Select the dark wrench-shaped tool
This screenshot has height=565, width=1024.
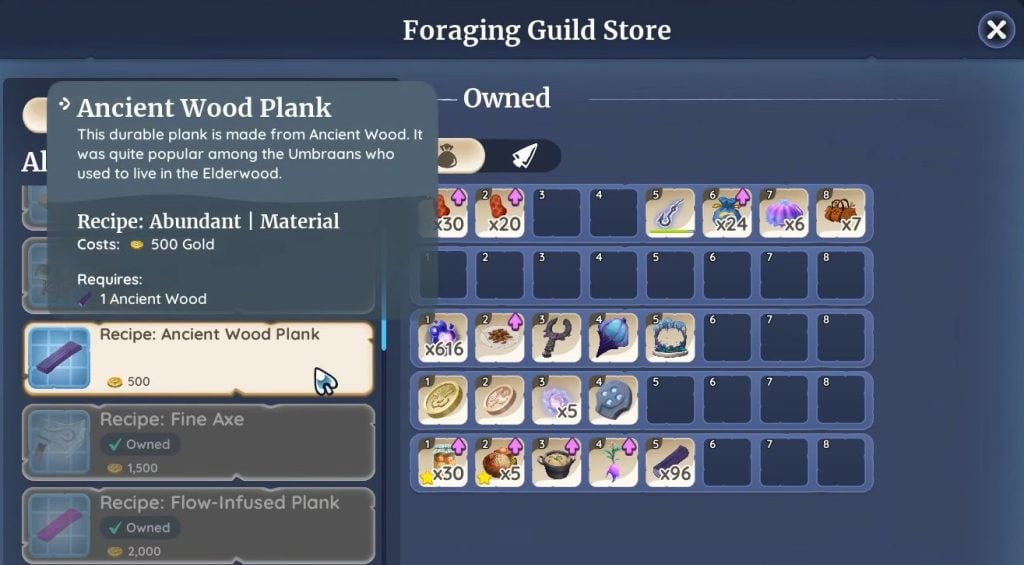point(557,337)
